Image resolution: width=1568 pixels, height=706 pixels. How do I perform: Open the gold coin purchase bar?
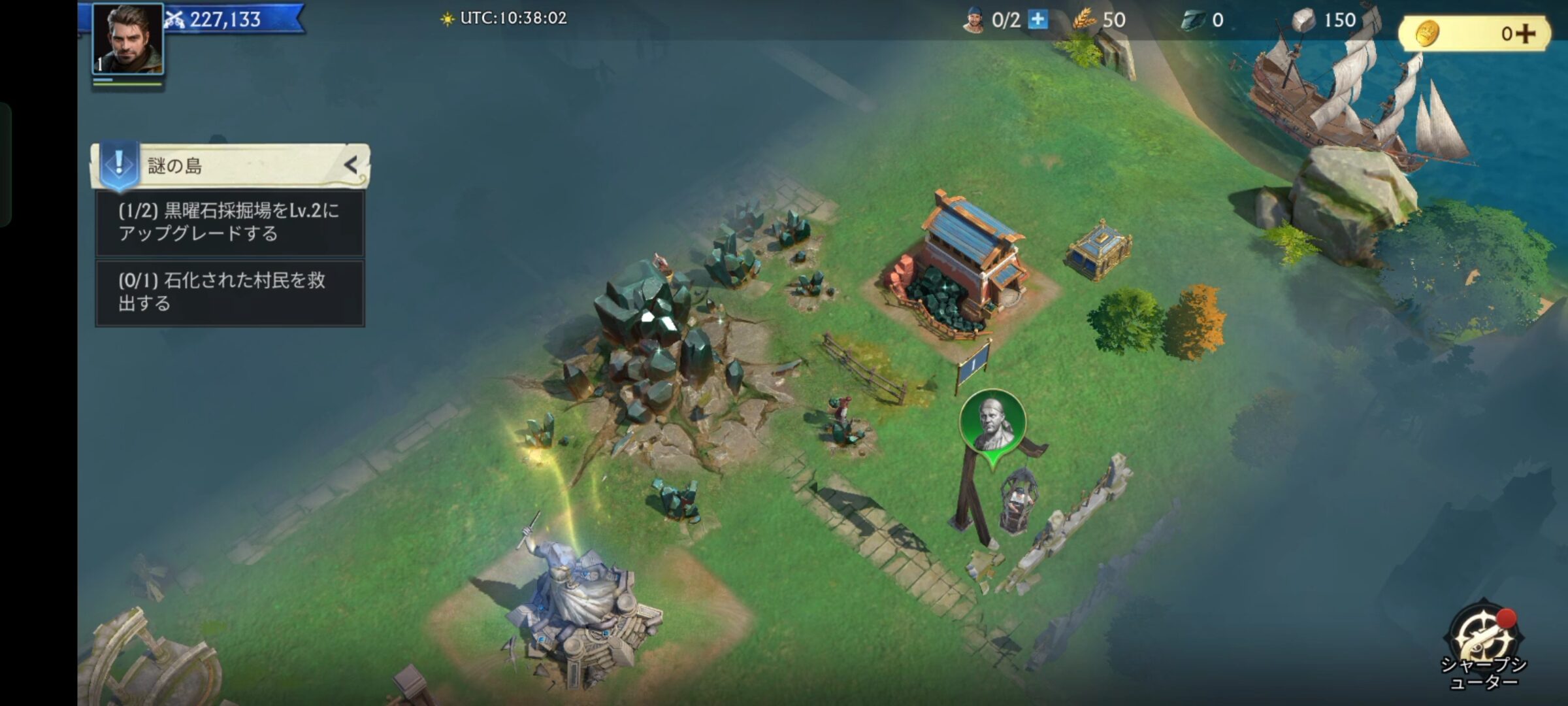pos(1474,33)
